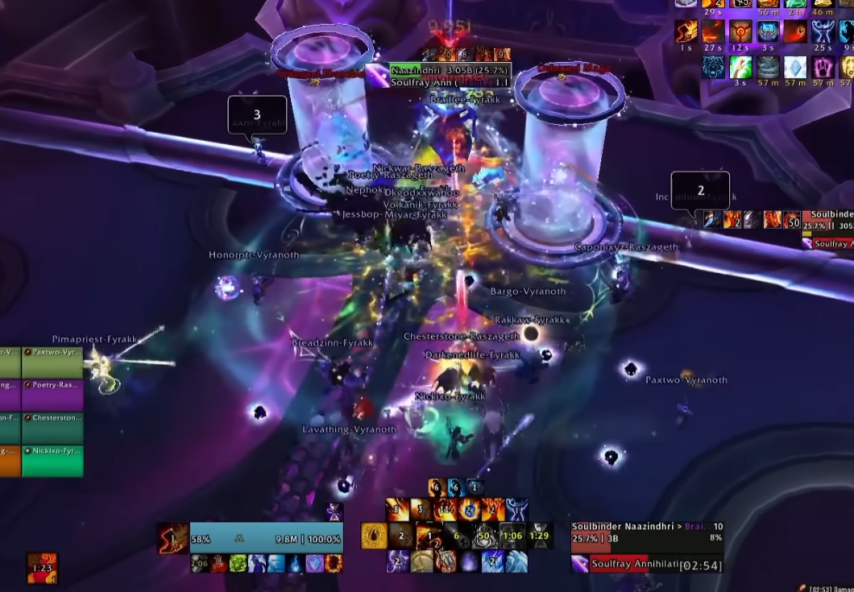The image size is (854, 592).
Task: Target Poetry in the purple raid frame
Action: coord(41,385)
